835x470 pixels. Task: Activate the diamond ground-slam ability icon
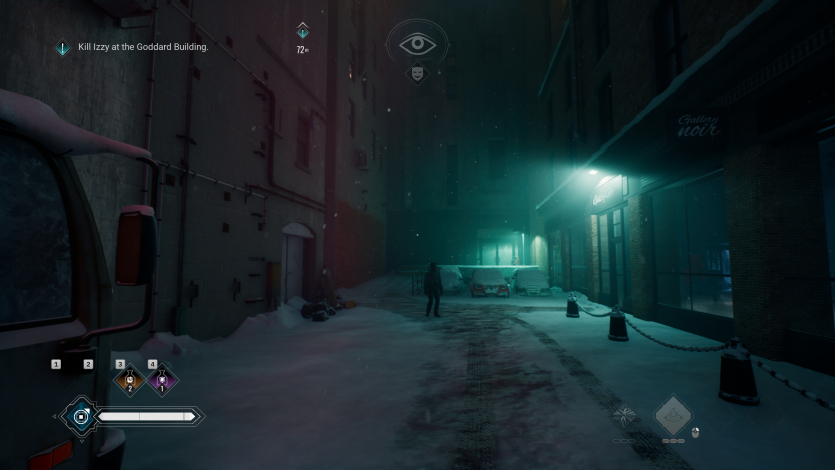[x=673, y=415]
